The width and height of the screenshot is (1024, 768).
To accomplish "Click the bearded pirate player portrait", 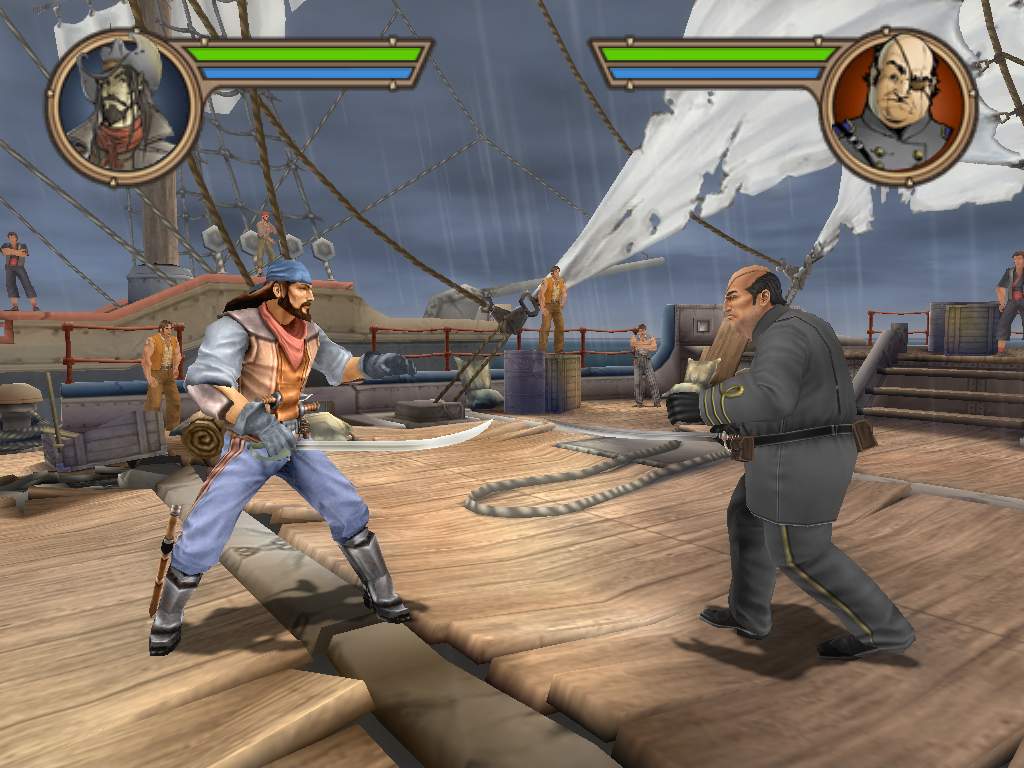I will (x=123, y=106).
